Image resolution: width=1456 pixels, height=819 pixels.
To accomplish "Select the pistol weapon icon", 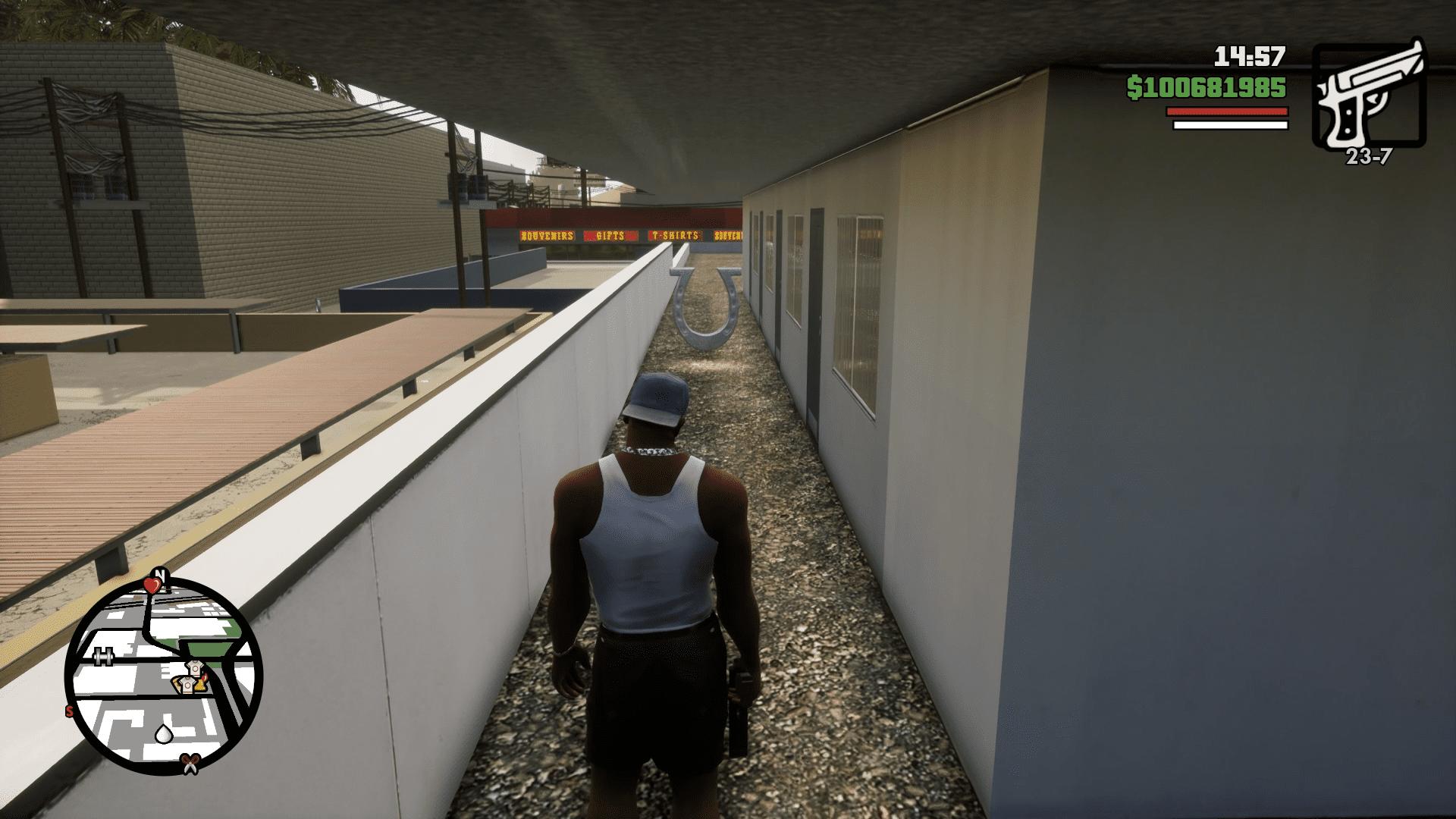I will (1370, 93).
